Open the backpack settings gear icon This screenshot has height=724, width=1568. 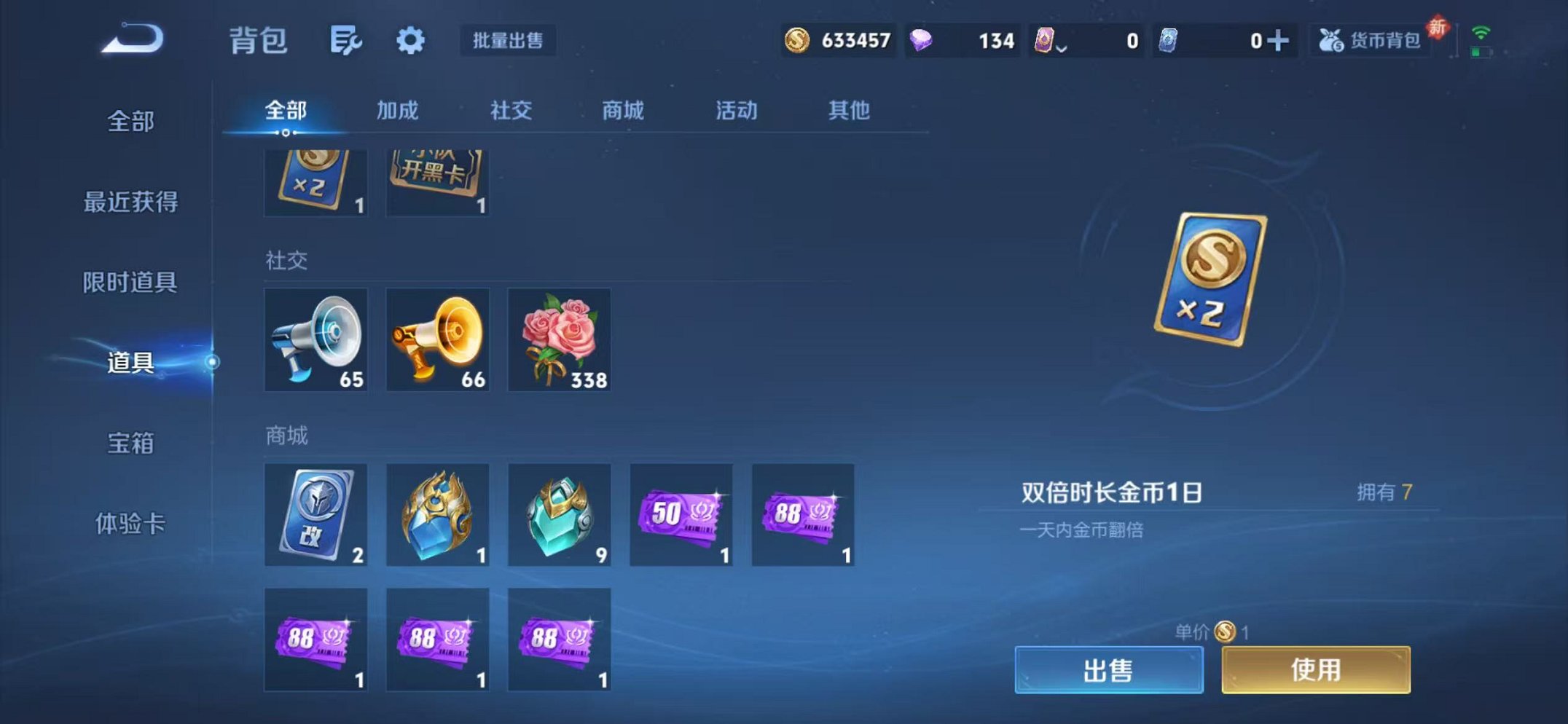tap(410, 41)
